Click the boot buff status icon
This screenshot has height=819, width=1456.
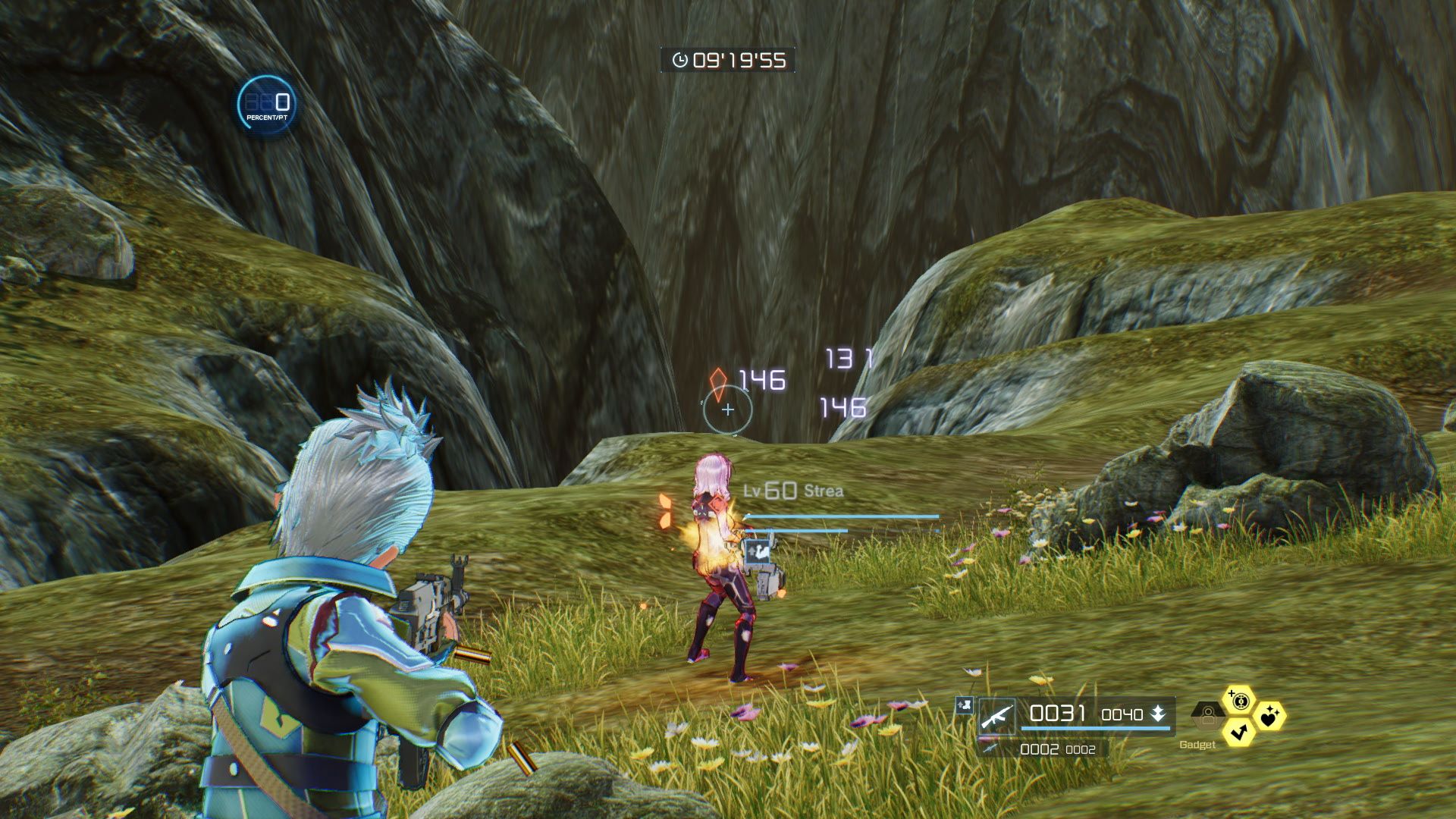(x=965, y=705)
